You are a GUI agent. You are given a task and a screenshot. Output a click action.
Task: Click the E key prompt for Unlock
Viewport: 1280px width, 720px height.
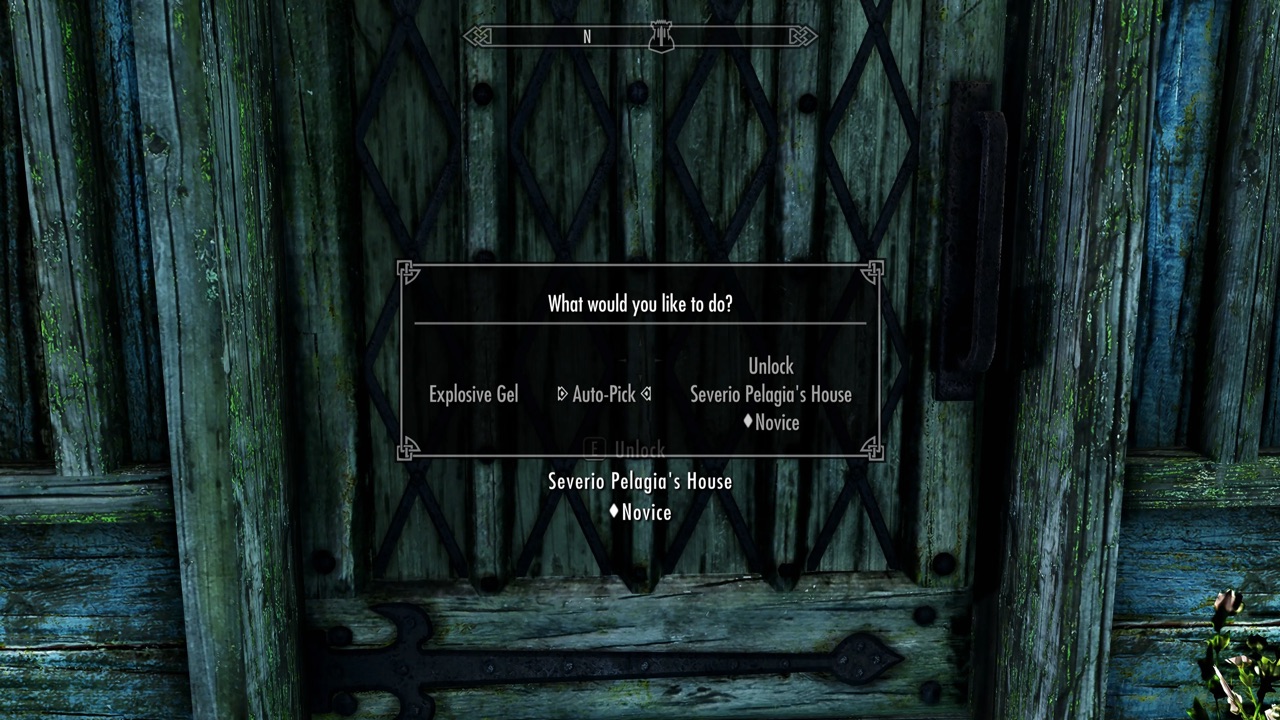[594, 449]
